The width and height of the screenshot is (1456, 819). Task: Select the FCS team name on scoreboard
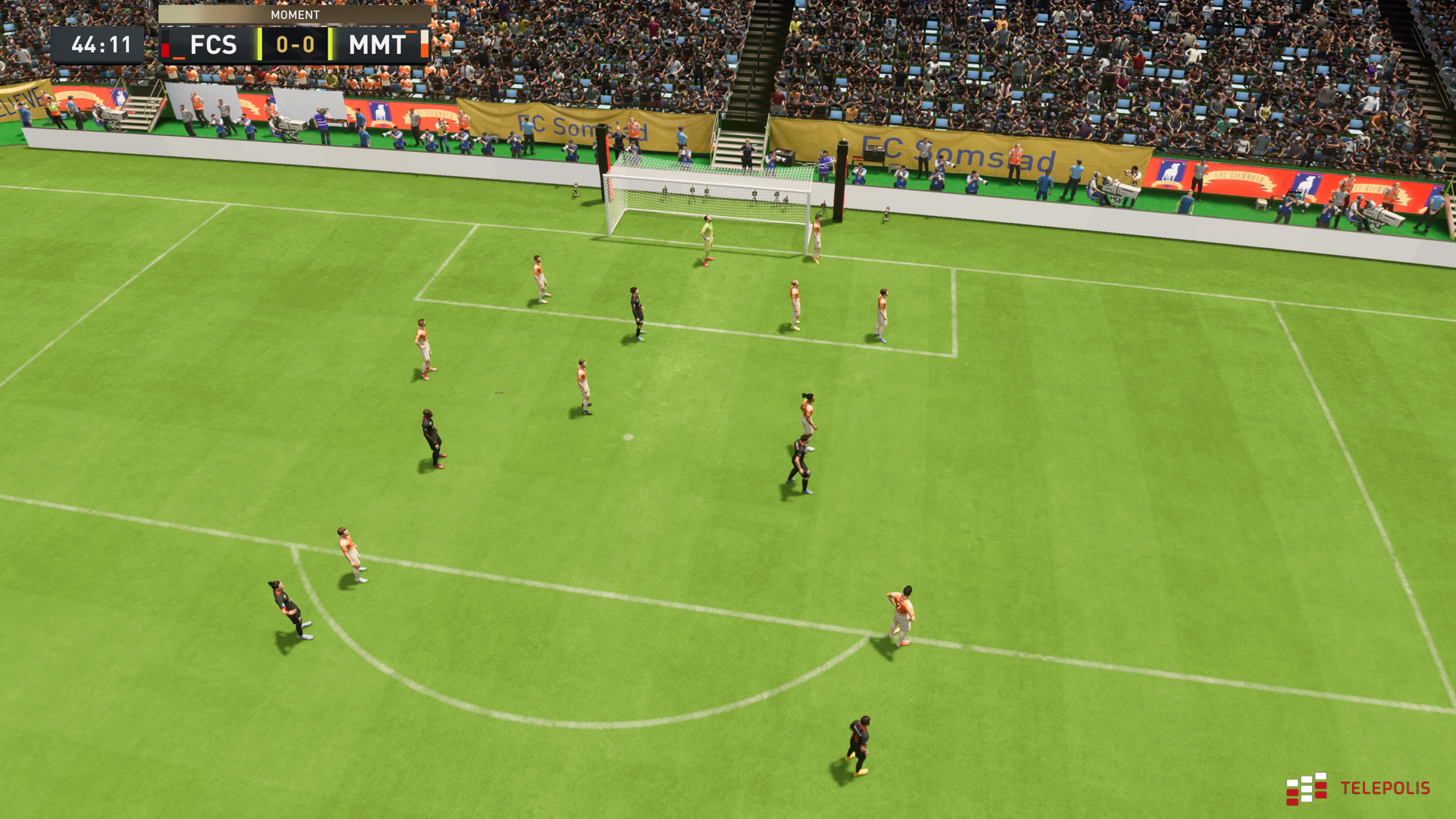pos(215,44)
